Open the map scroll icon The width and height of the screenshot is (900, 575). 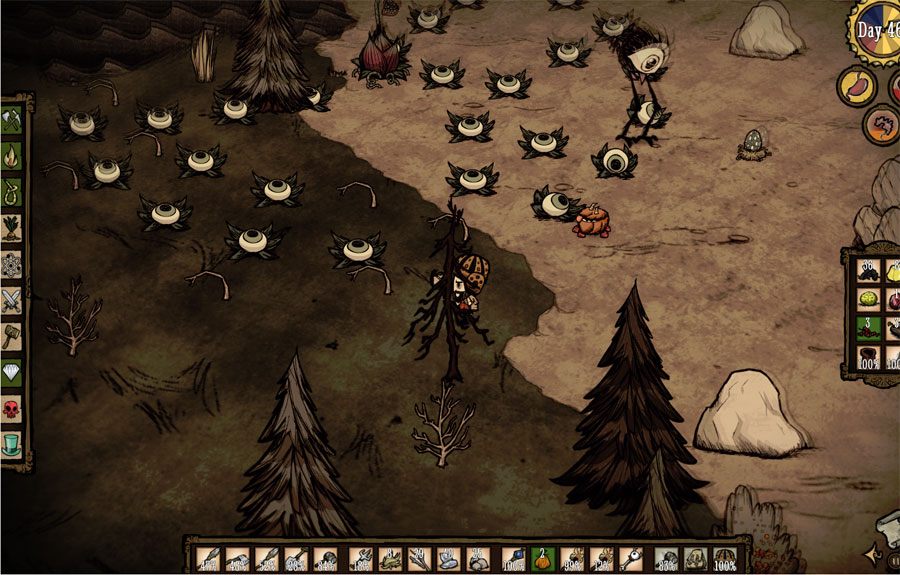click(x=887, y=523)
